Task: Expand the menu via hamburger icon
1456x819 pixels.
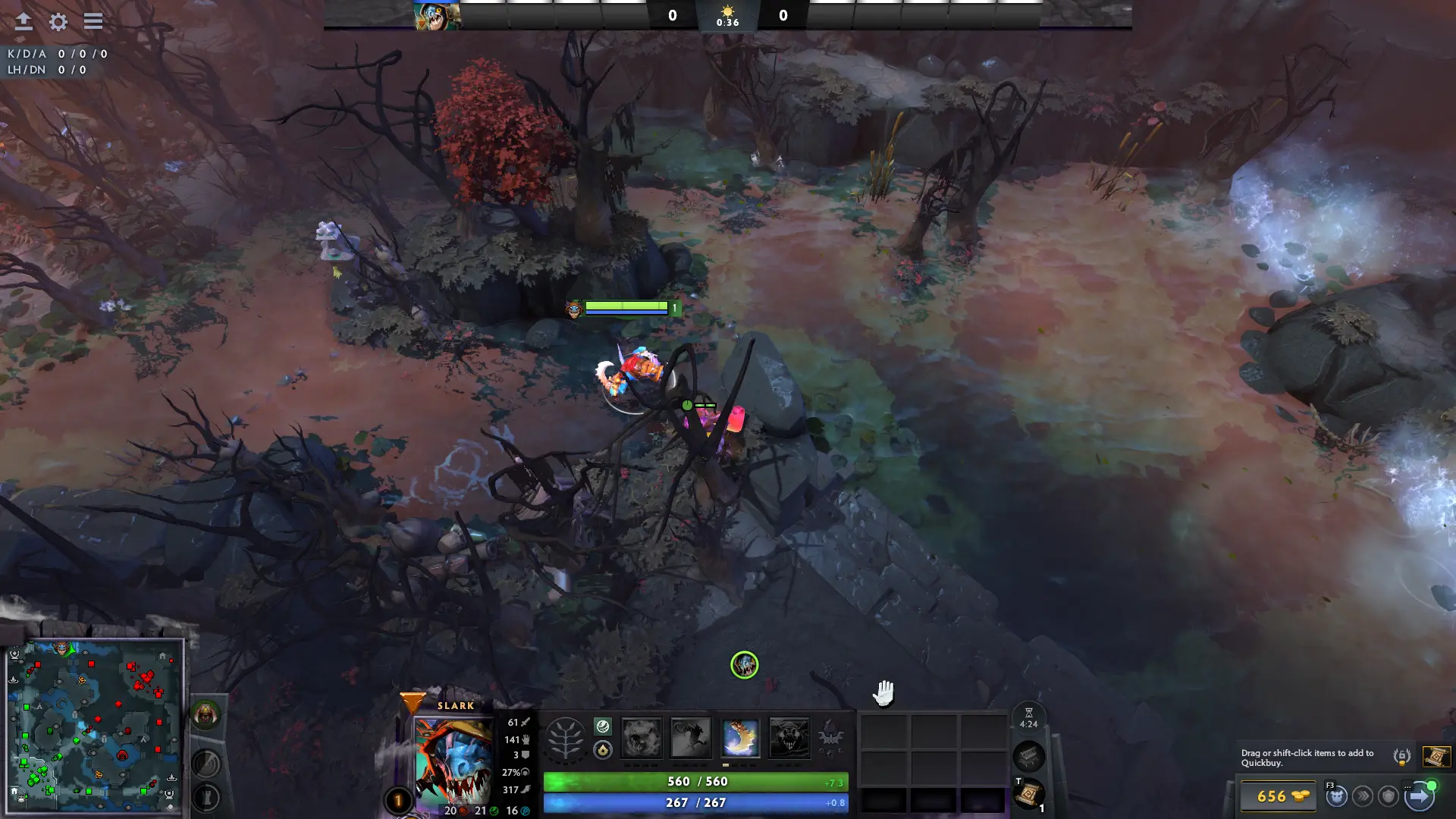Action: point(93,22)
